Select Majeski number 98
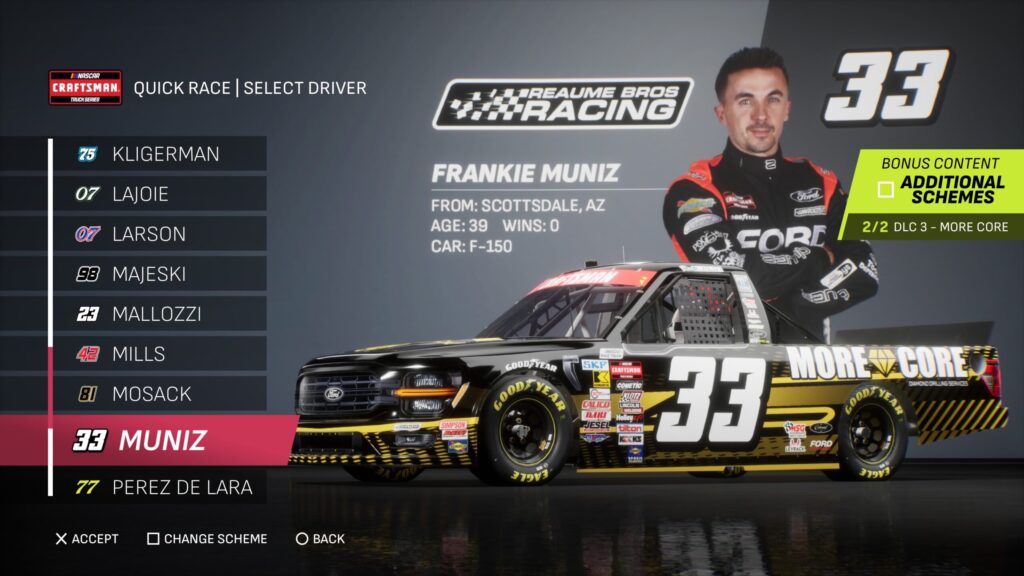 [x=160, y=274]
